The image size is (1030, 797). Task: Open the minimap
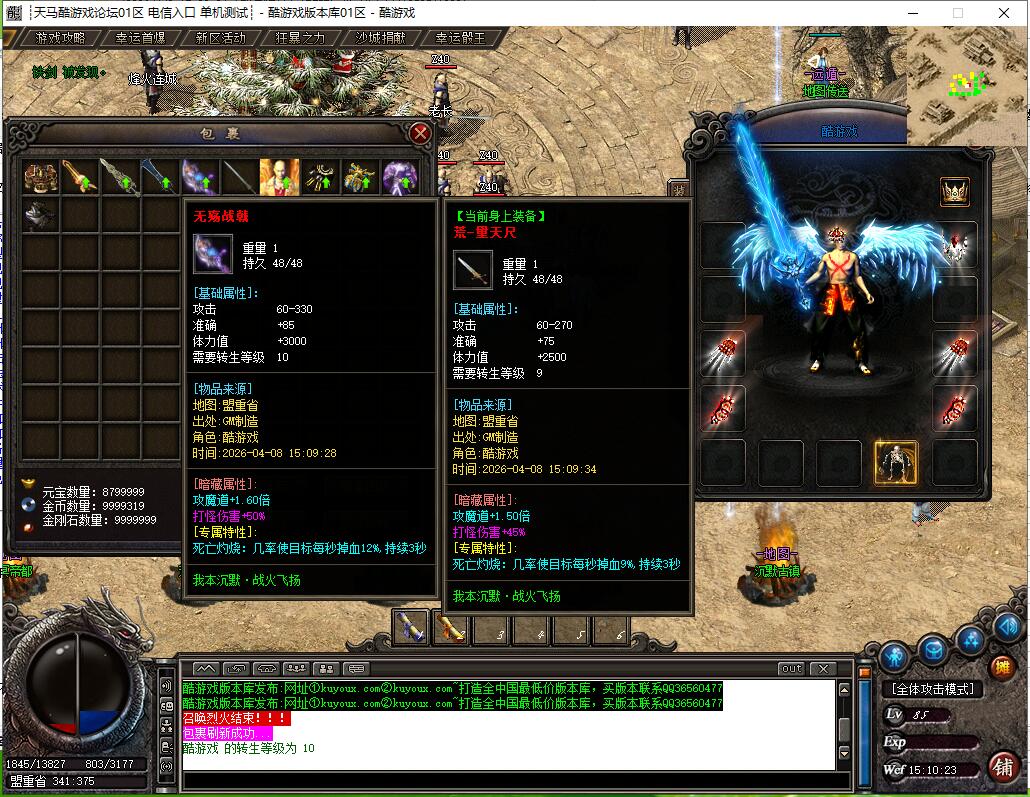pos(966,85)
